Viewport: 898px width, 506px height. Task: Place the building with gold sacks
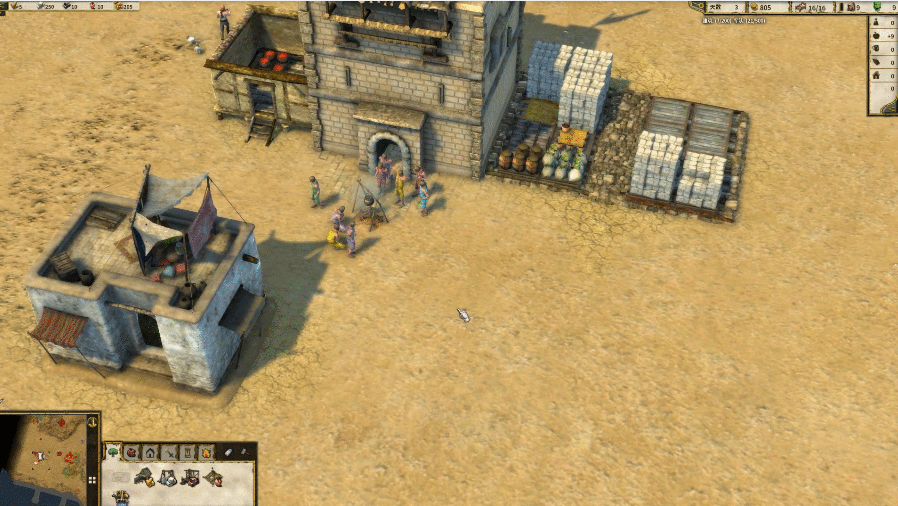click(x=145, y=478)
